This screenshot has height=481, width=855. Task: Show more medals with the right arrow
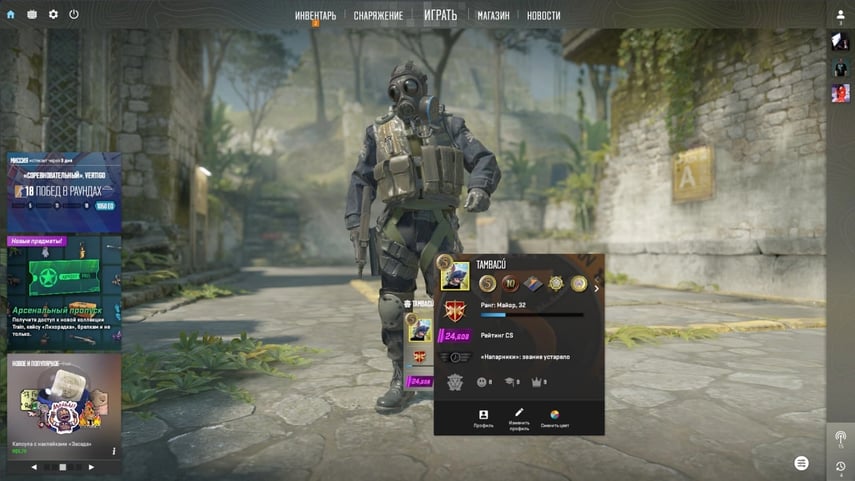(x=597, y=288)
